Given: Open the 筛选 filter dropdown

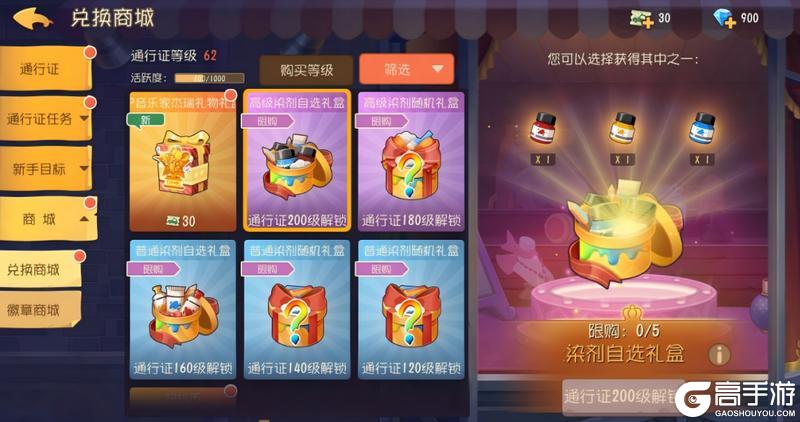Looking at the screenshot, I should (406, 69).
